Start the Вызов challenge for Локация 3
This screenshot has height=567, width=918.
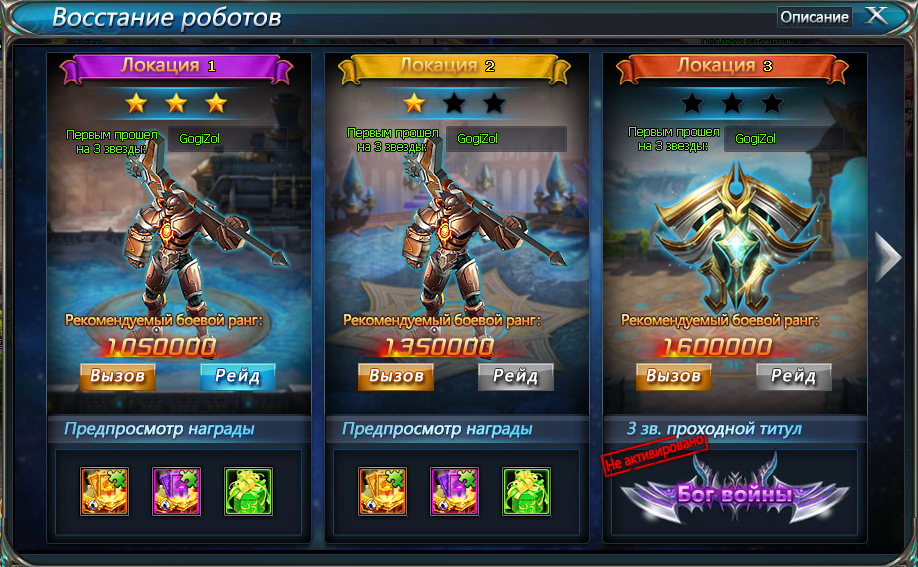[674, 376]
